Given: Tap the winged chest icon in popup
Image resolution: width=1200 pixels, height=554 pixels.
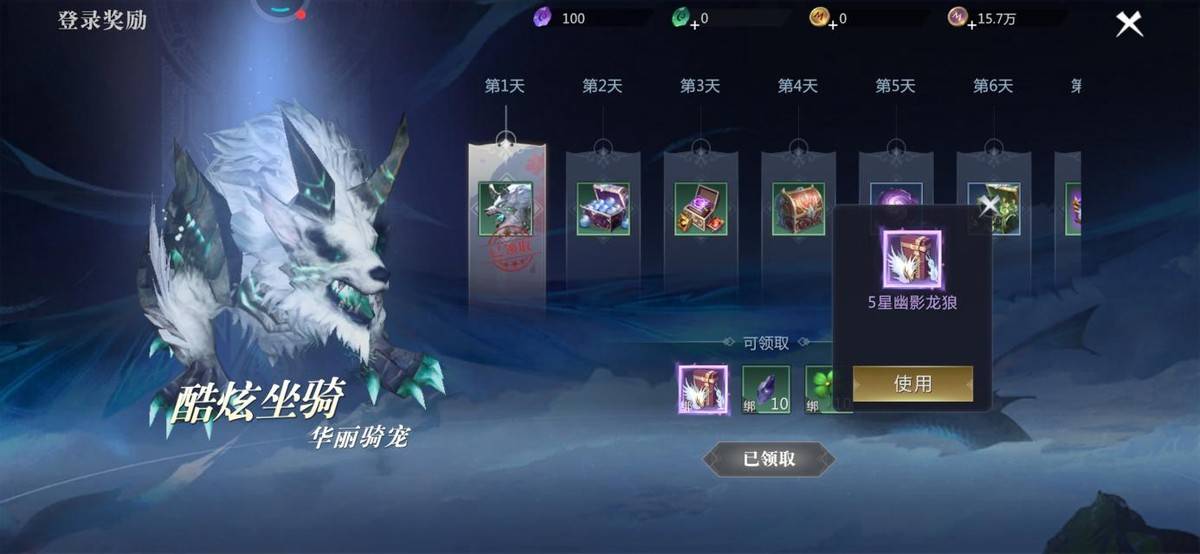Looking at the screenshot, I should (x=911, y=257).
